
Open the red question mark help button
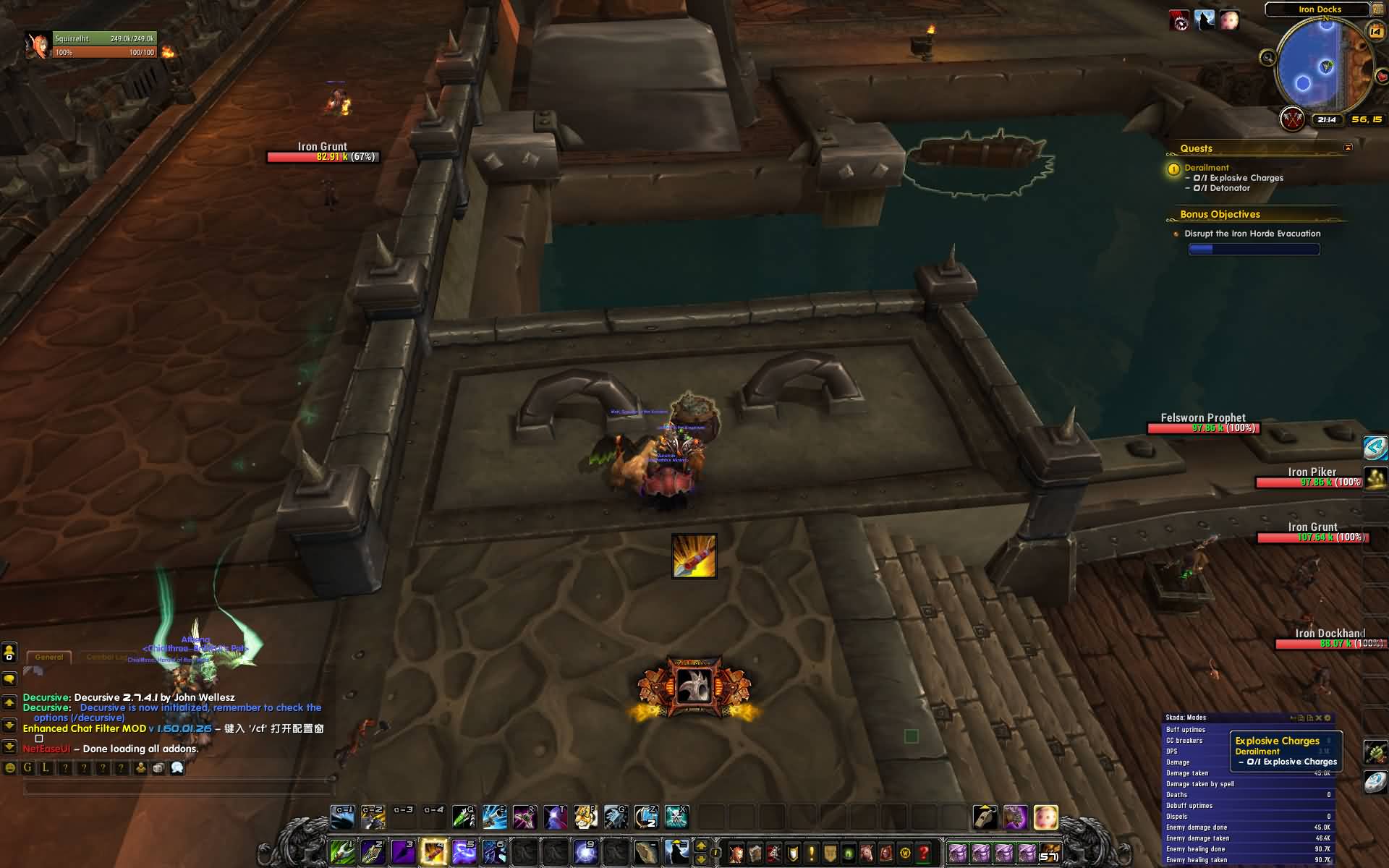[x=923, y=853]
